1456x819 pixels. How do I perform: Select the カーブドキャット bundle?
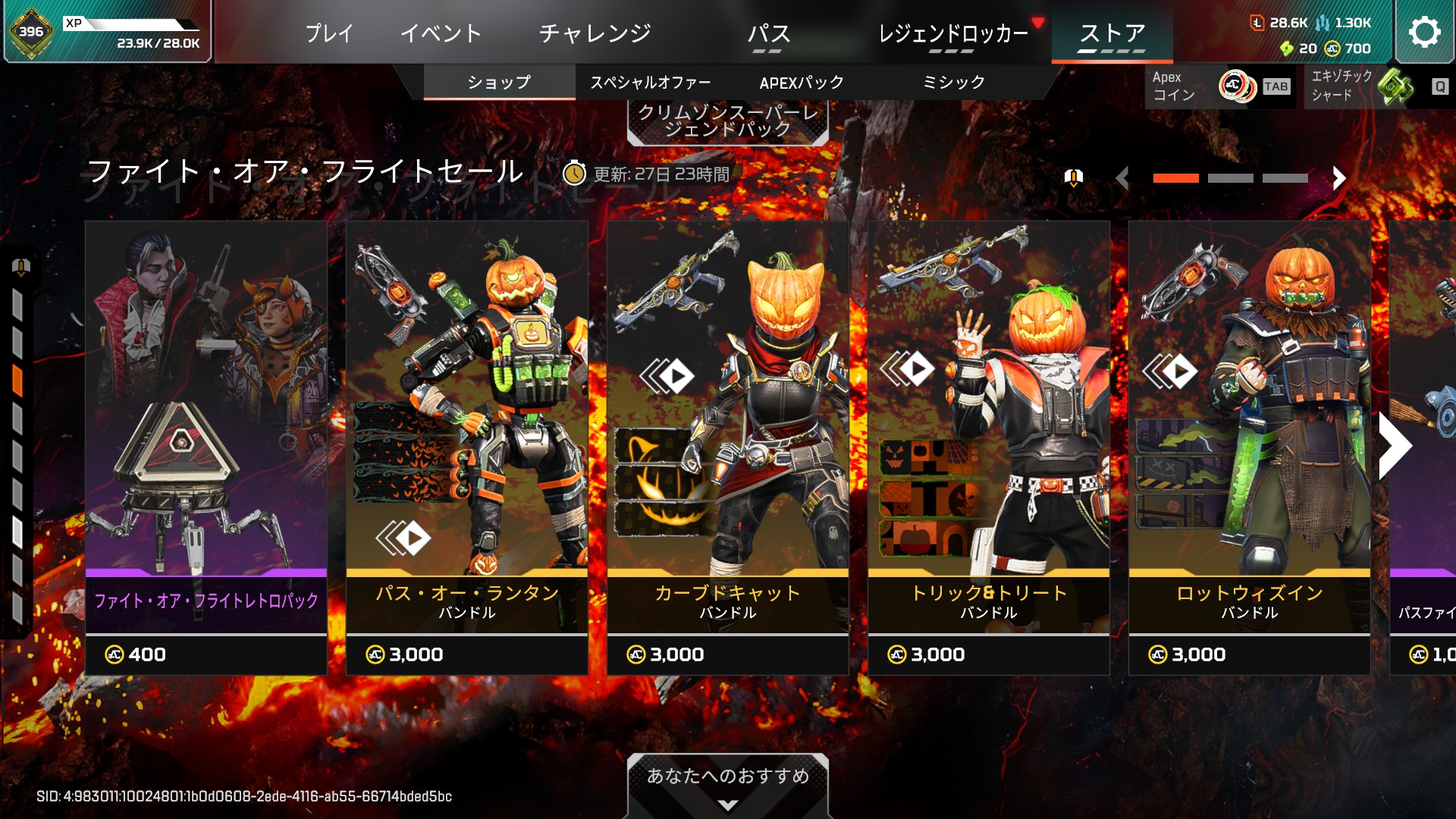(x=728, y=447)
